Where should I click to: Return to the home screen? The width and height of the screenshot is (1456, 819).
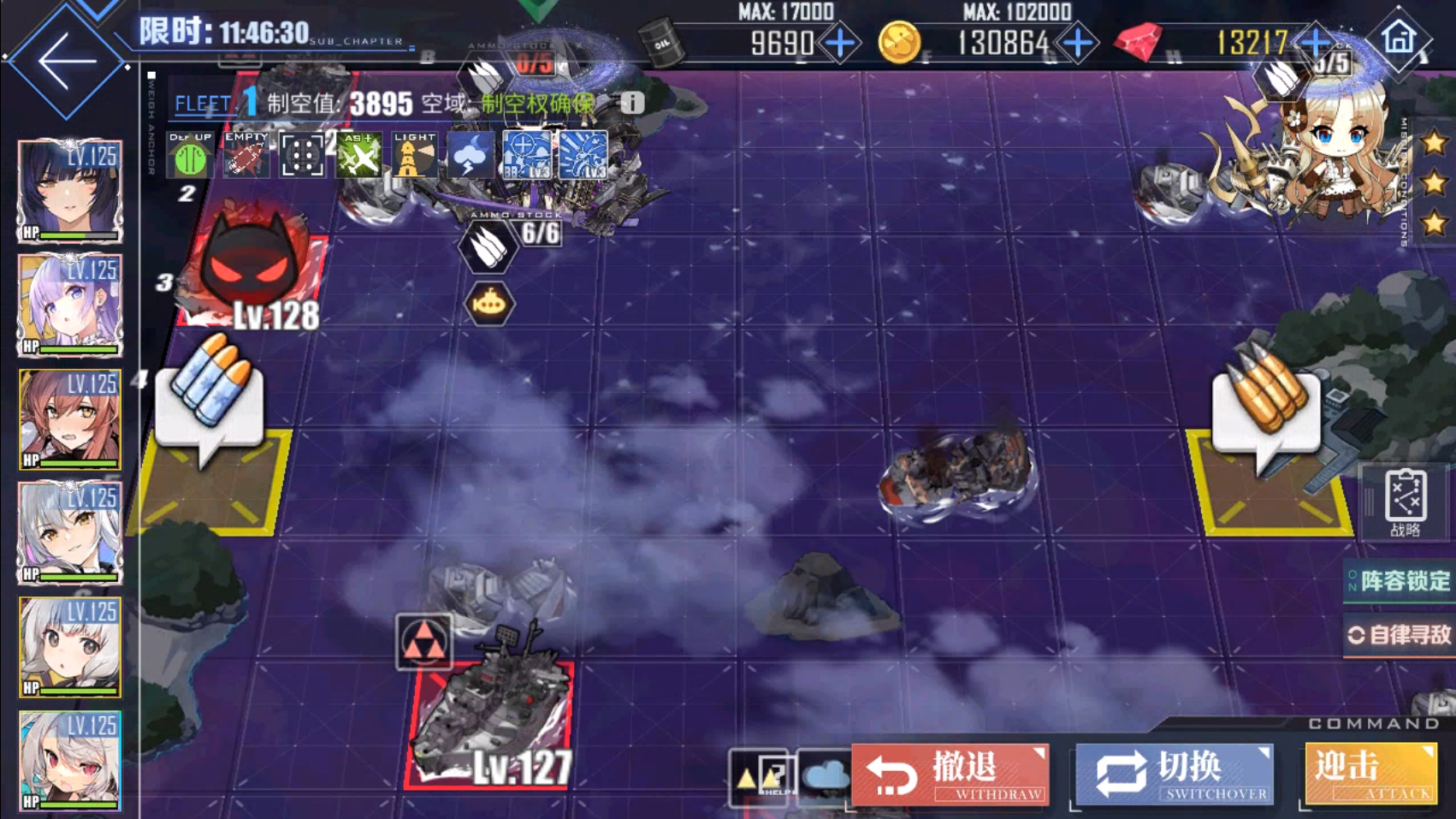point(1400,38)
